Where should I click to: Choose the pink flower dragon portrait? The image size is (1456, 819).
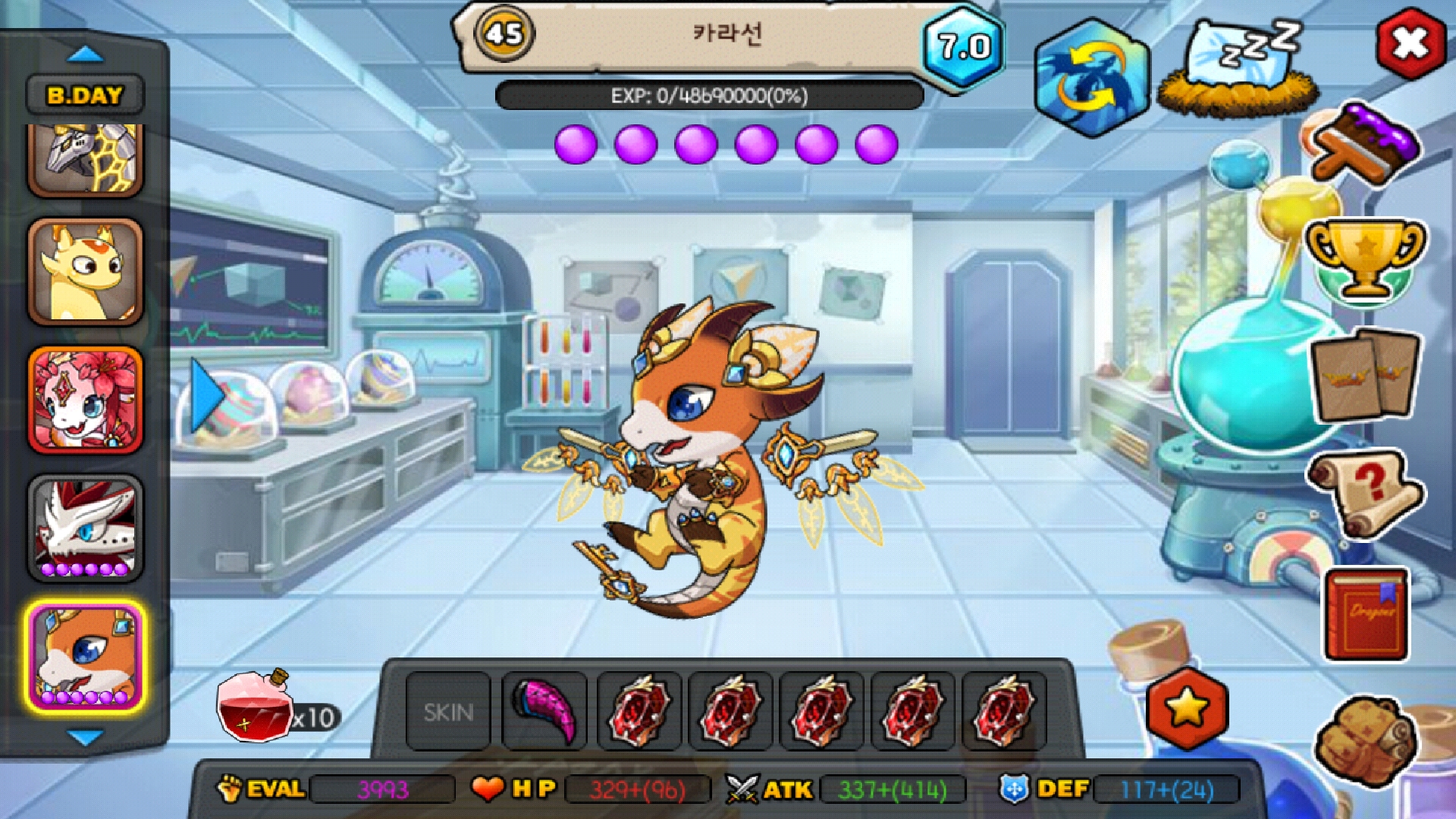(x=85, y=400)
